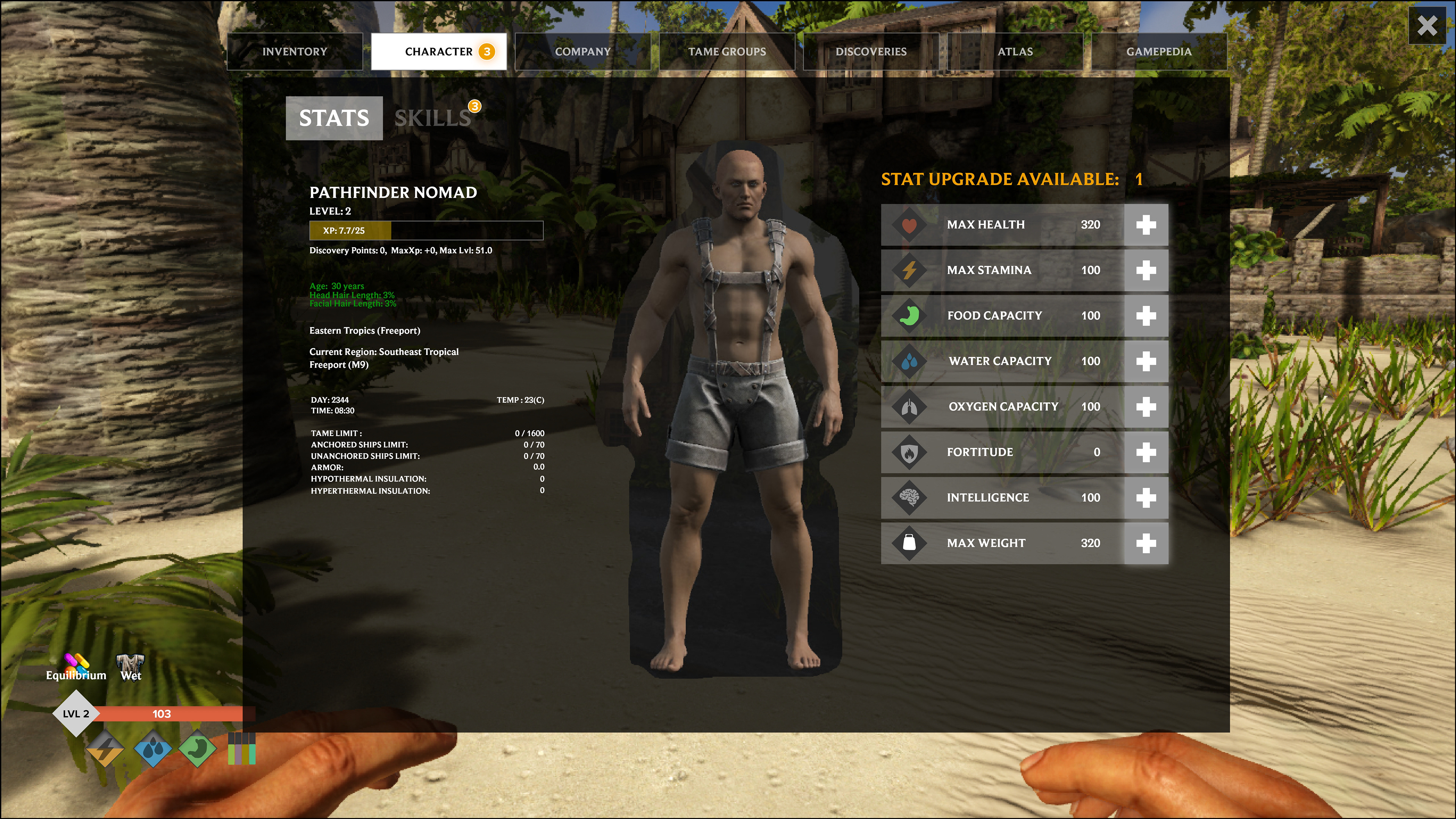Click the stomach icon for Food Capacity
The image size is (1456, 819).
click(910, 315)
